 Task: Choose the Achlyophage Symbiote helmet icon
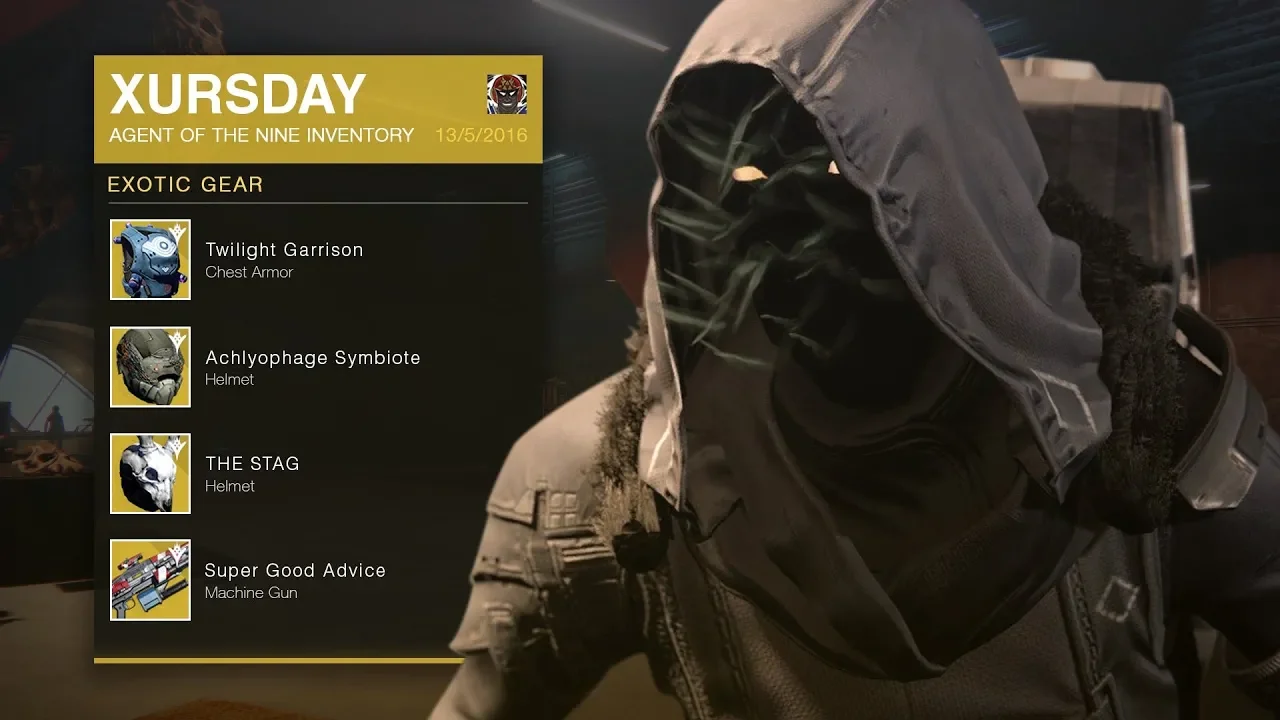[x=150, y=367]
